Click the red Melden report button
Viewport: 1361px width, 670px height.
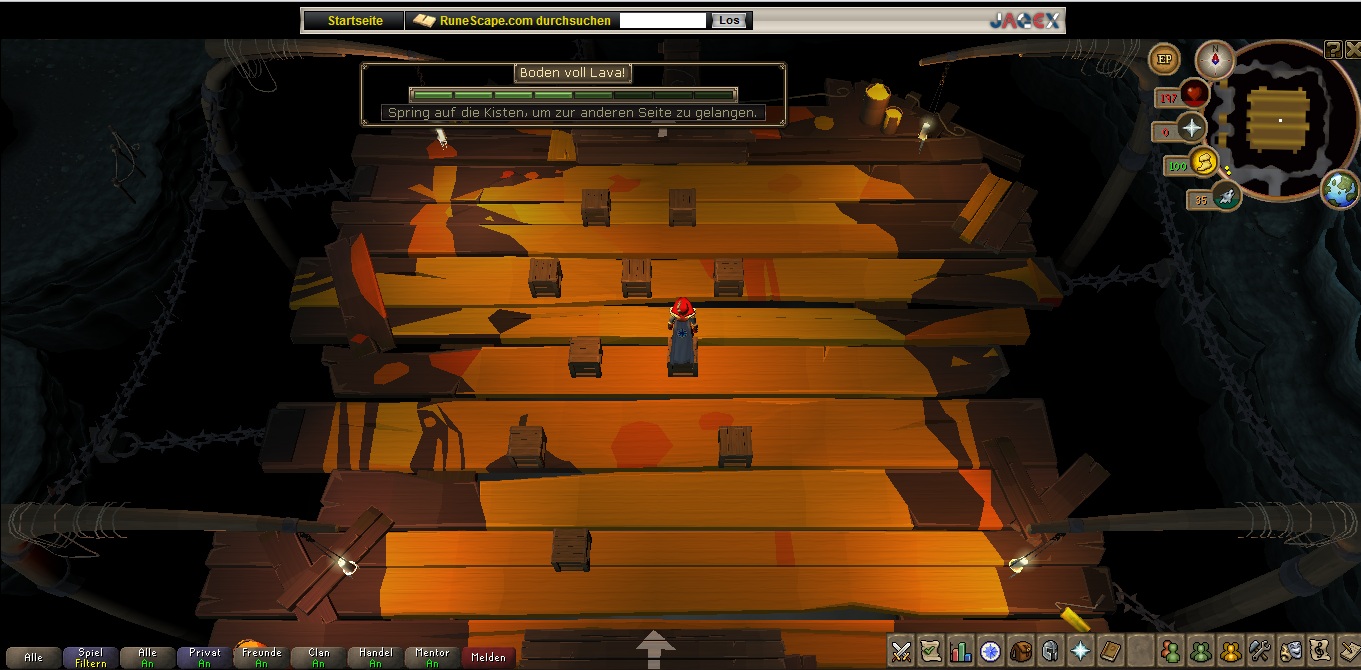point(489,657)
